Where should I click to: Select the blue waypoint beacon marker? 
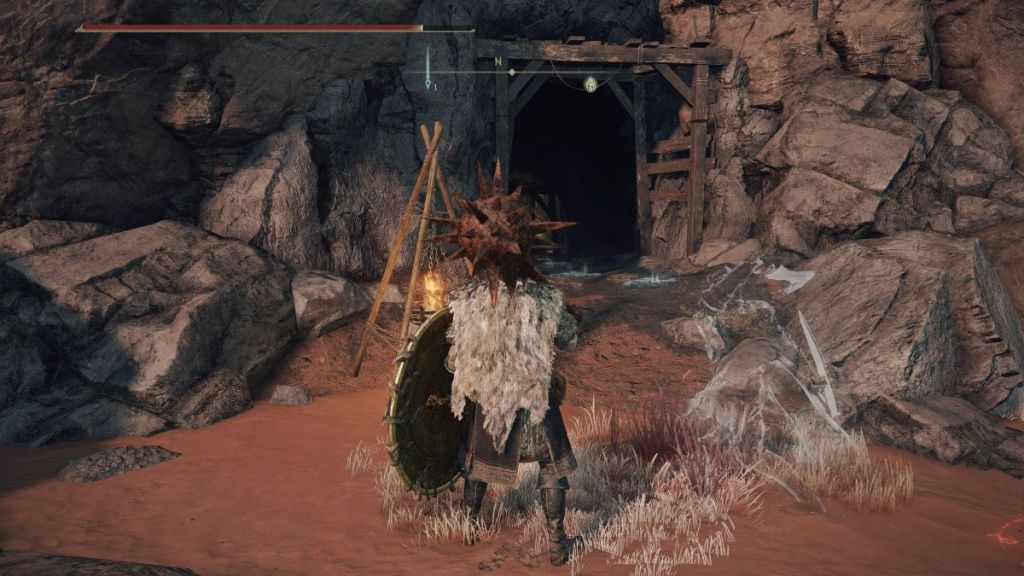point(428,70)
